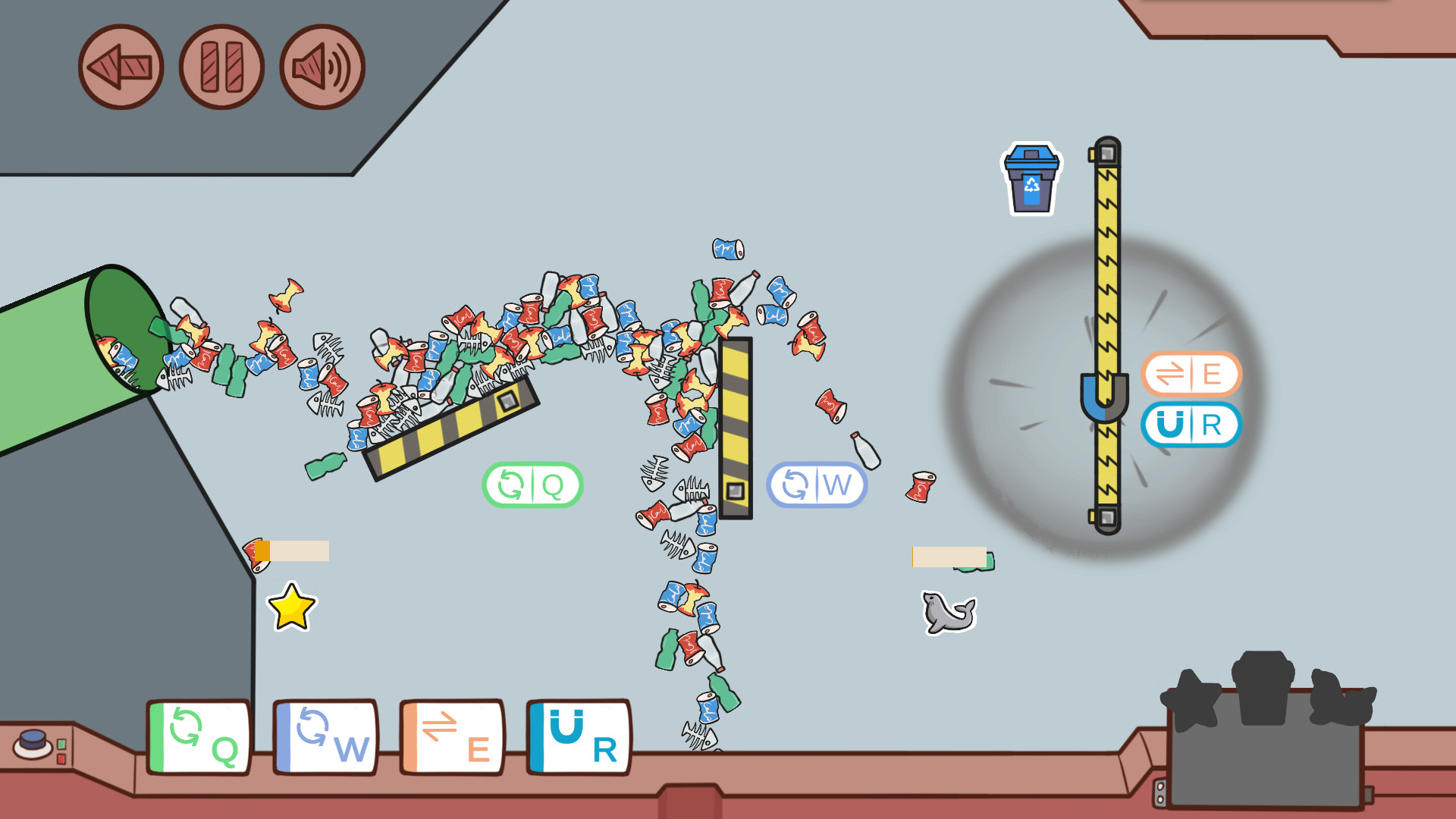1456x819 pixels.
Task: Click the blue U|R magnet badge on the conveyor
Action: [x=1191, y=425]
